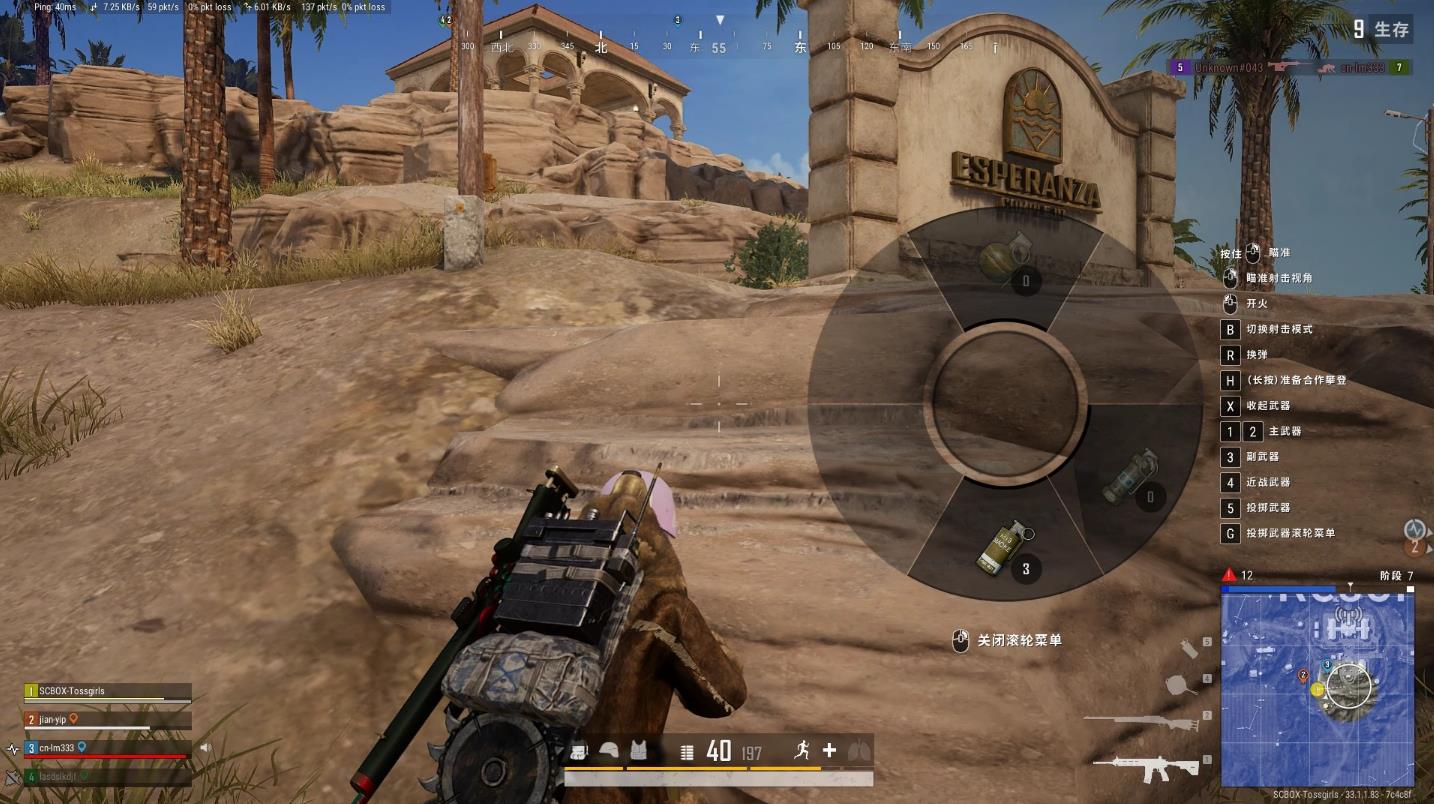
Task: Click the speaker icon beside cn-lm333
Action: 205,747
